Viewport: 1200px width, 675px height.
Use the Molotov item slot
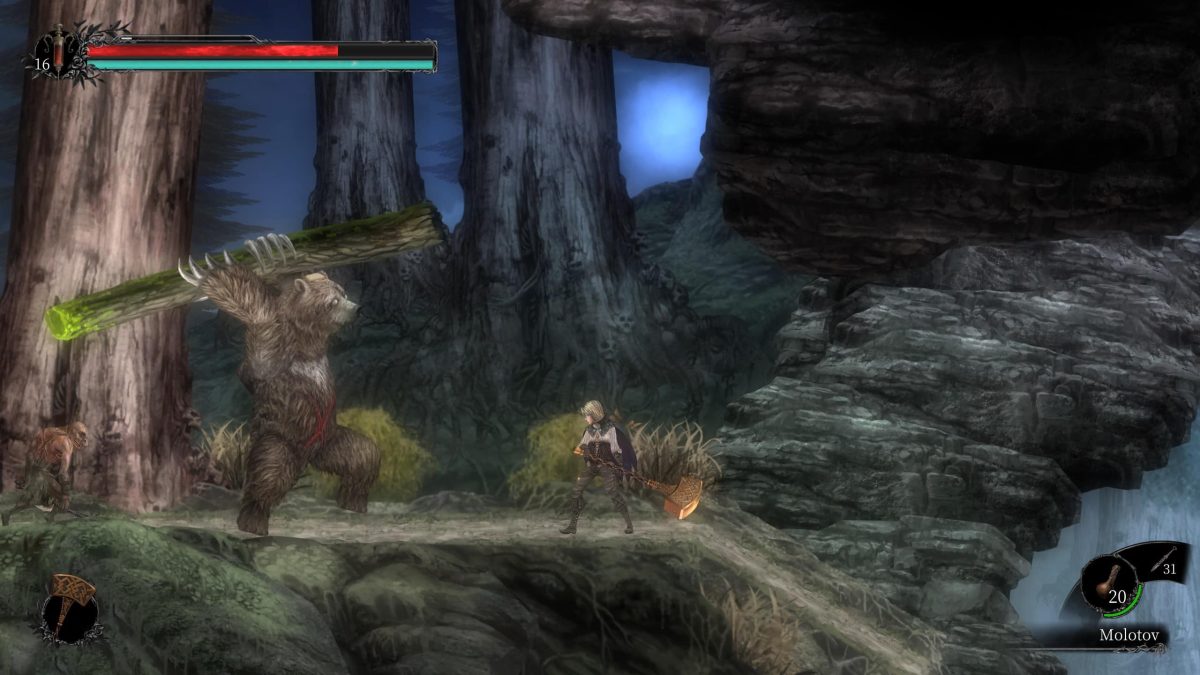coord(1112,585)
